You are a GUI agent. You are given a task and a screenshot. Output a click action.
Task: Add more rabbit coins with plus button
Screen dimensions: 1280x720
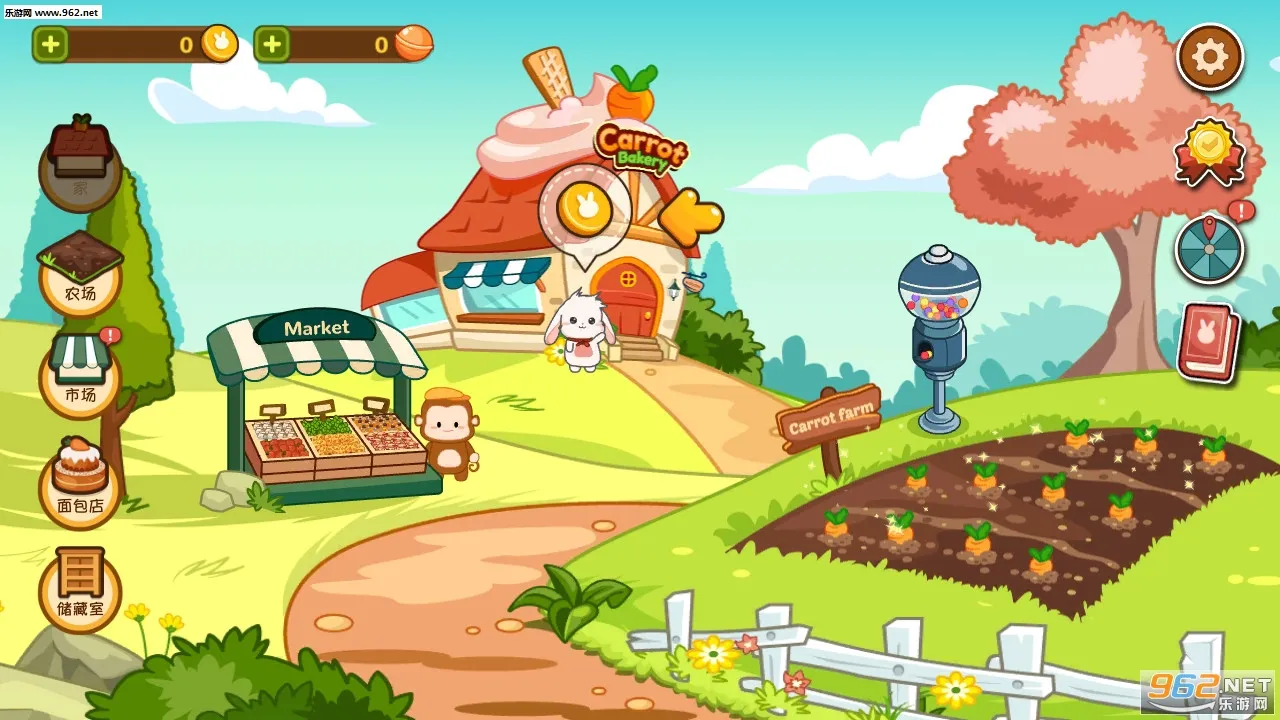pyautogui.click(x=51, y=44)
